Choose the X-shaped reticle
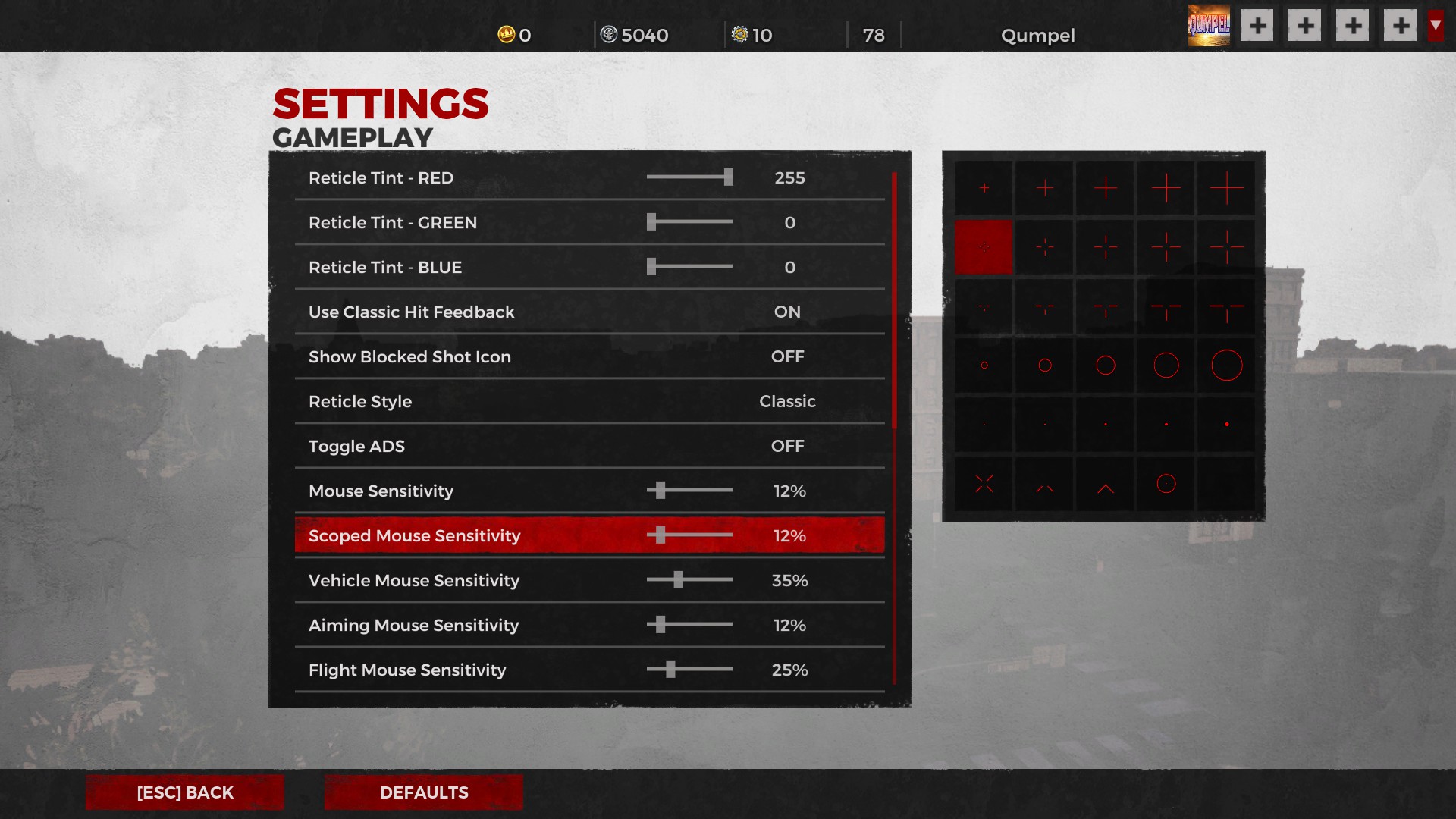 pos(984,484)
